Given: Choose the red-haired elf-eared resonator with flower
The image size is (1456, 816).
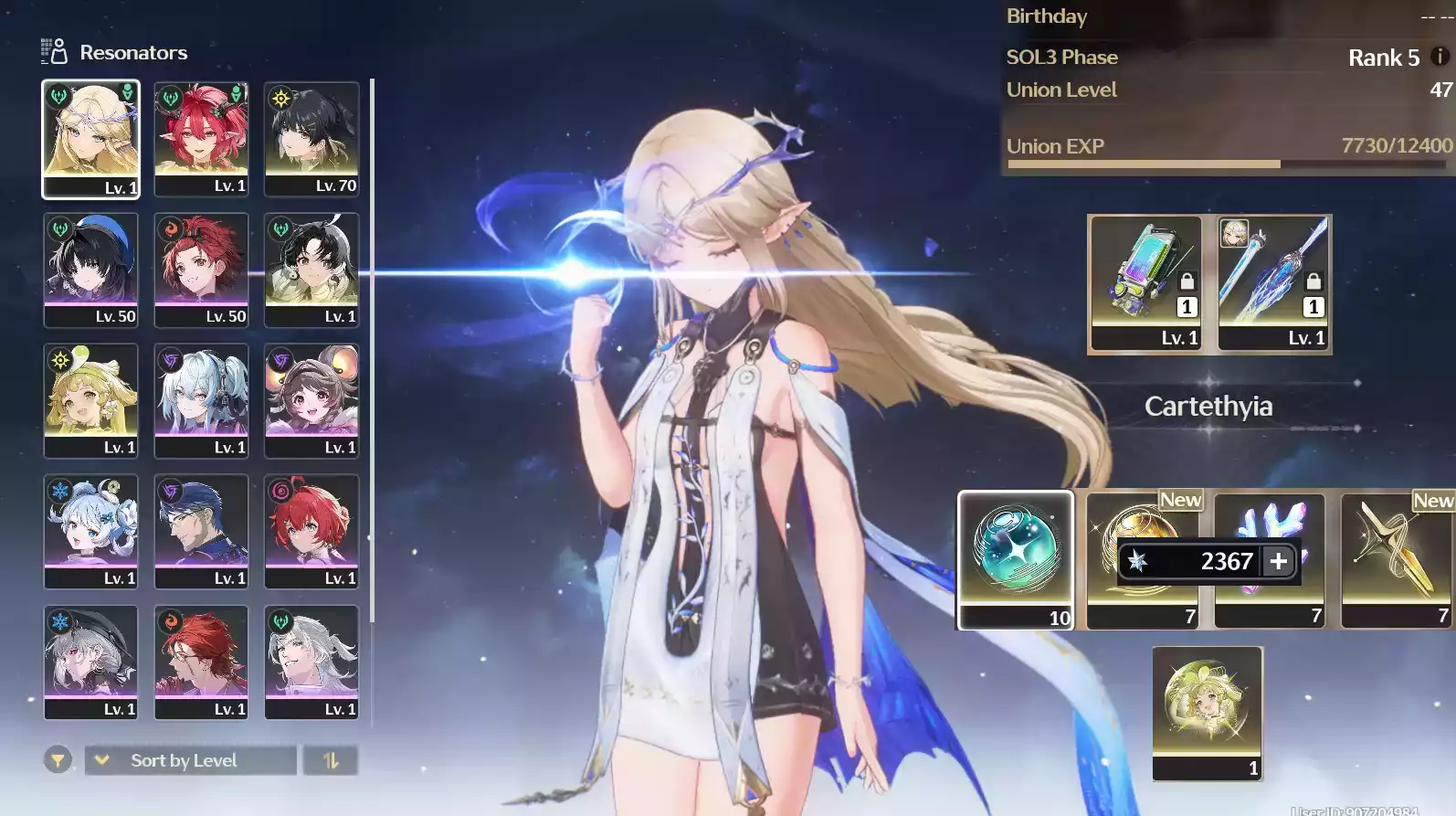Looking at the screenshot, I should tap(201, 139).
